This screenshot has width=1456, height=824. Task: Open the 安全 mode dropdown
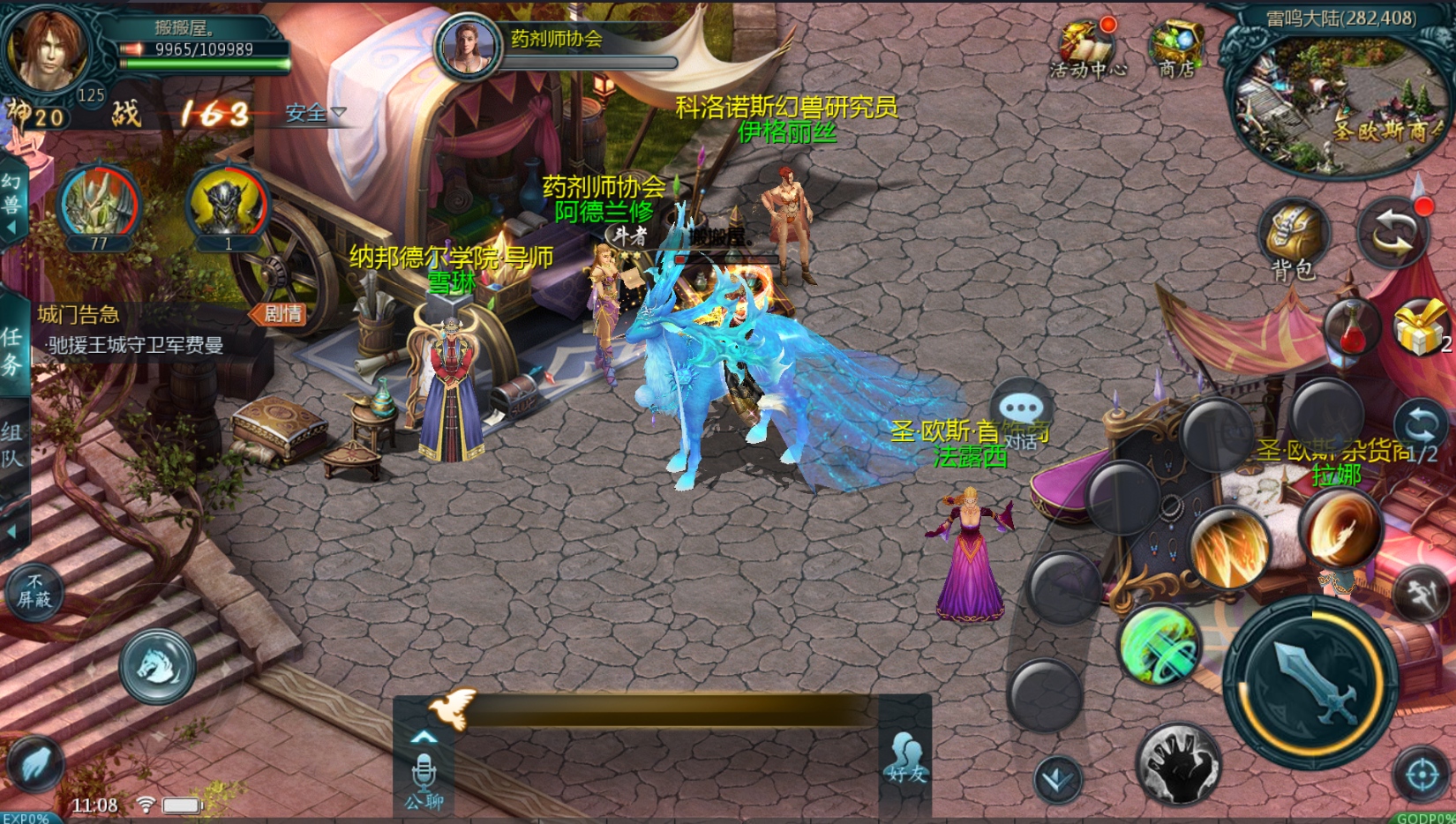tap(315, 113)
